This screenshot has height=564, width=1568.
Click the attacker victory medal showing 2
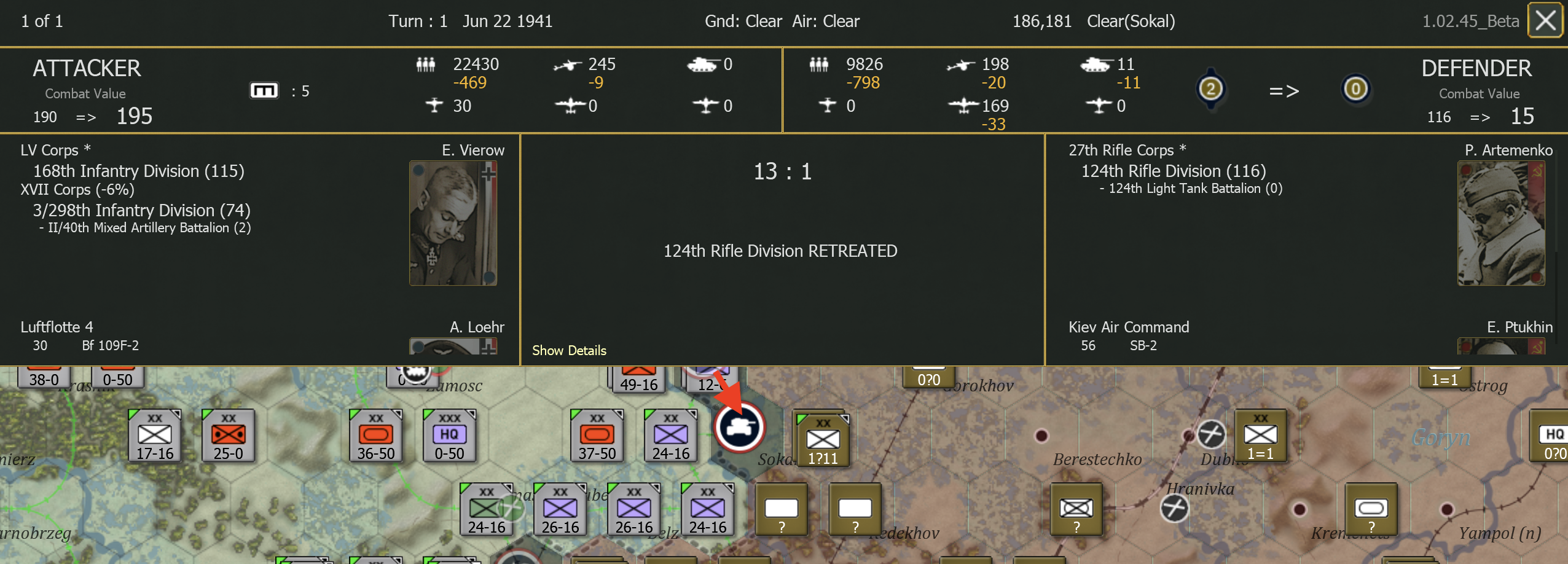1209,89
